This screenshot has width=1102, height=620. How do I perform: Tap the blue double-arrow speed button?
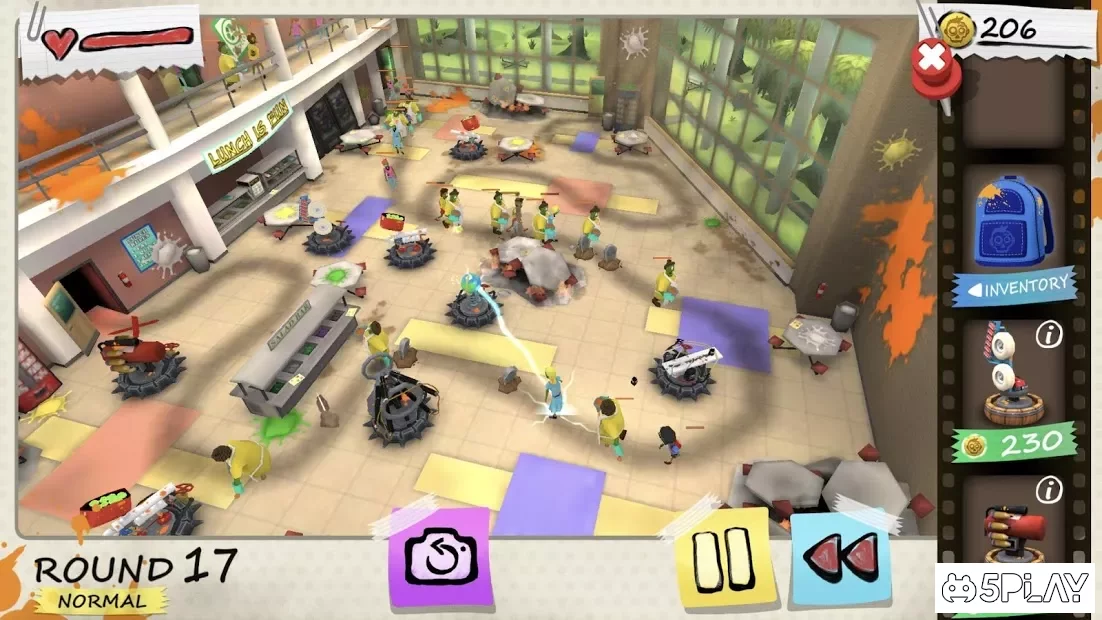click(x=841, y=558)
